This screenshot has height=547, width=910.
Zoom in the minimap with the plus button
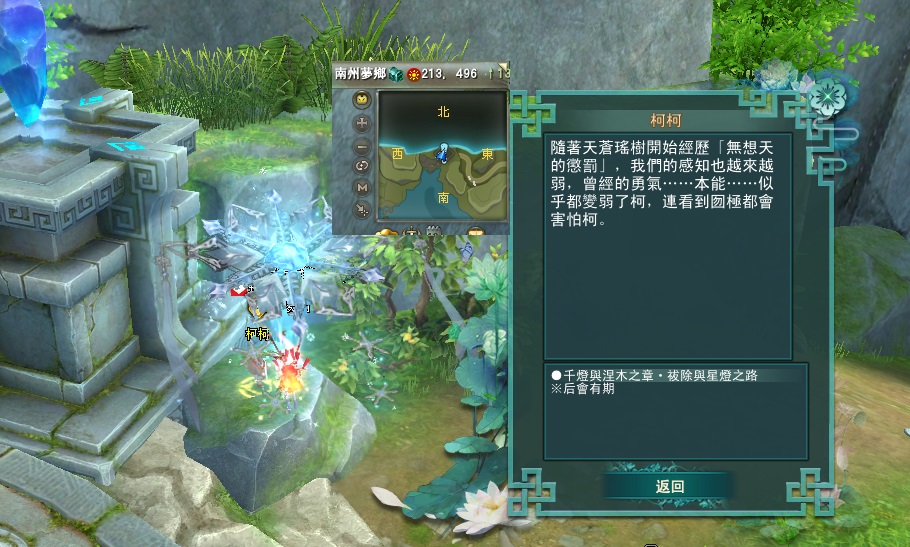coord(362,123)
